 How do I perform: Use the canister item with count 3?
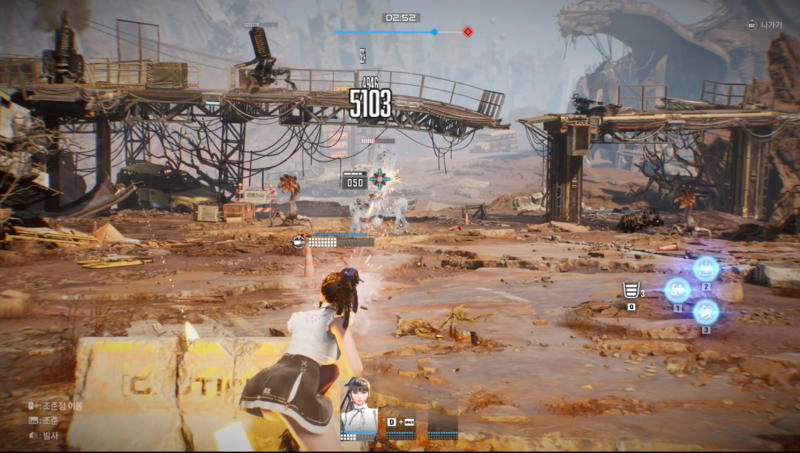tap(631, 291)
